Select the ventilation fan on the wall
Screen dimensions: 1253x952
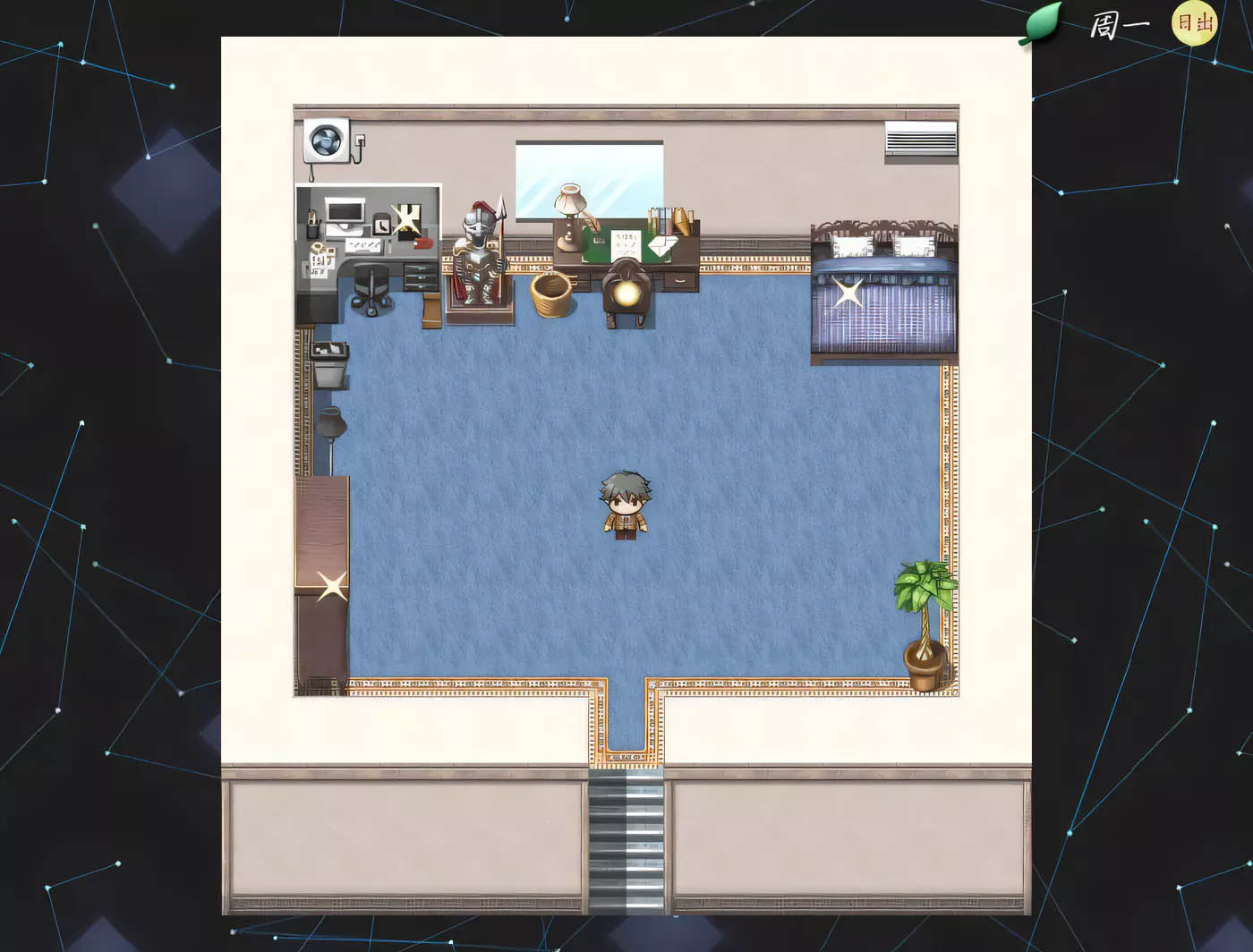(x=324, y=142)
